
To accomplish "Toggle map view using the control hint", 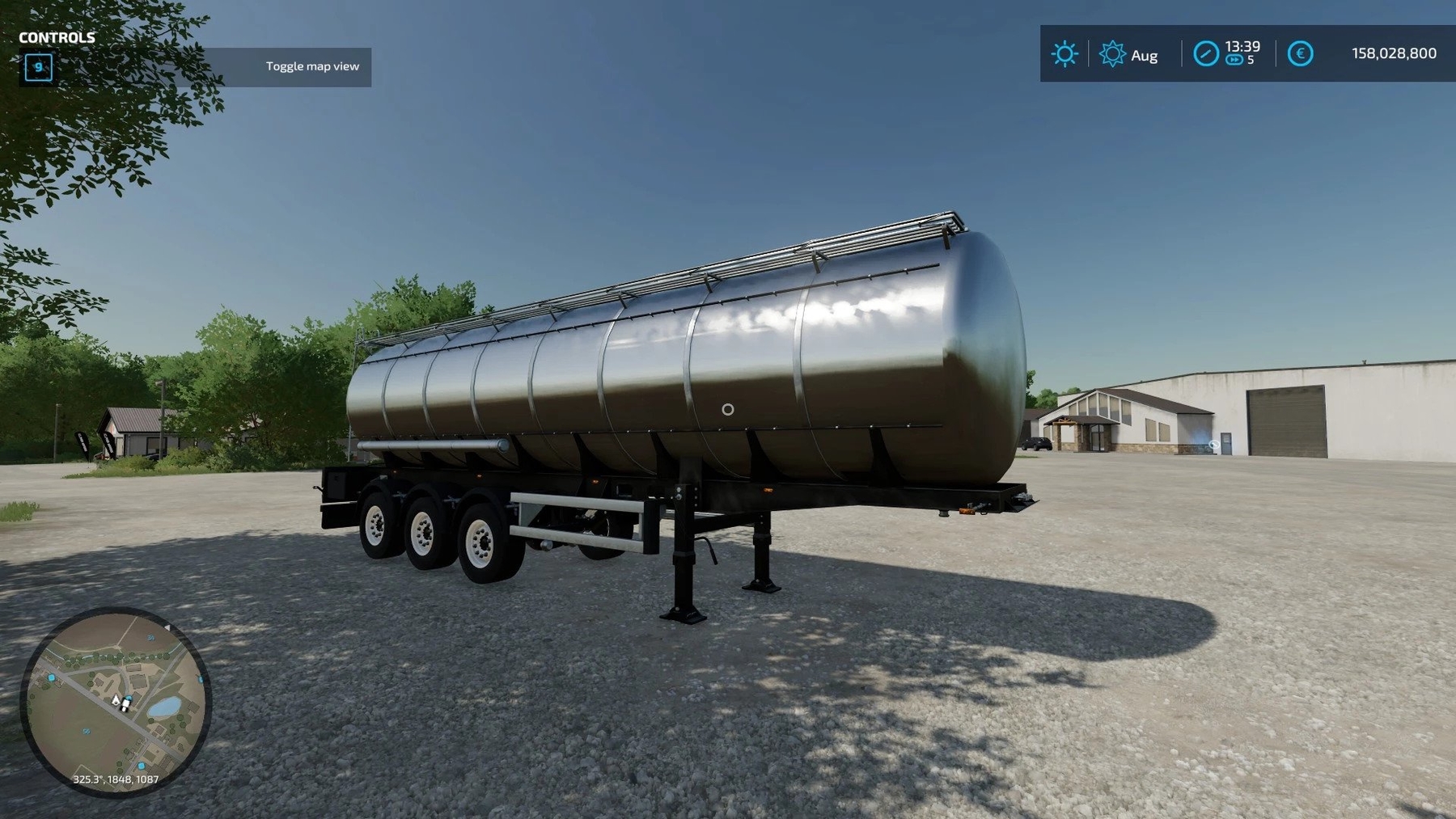I will coord(311,67).
